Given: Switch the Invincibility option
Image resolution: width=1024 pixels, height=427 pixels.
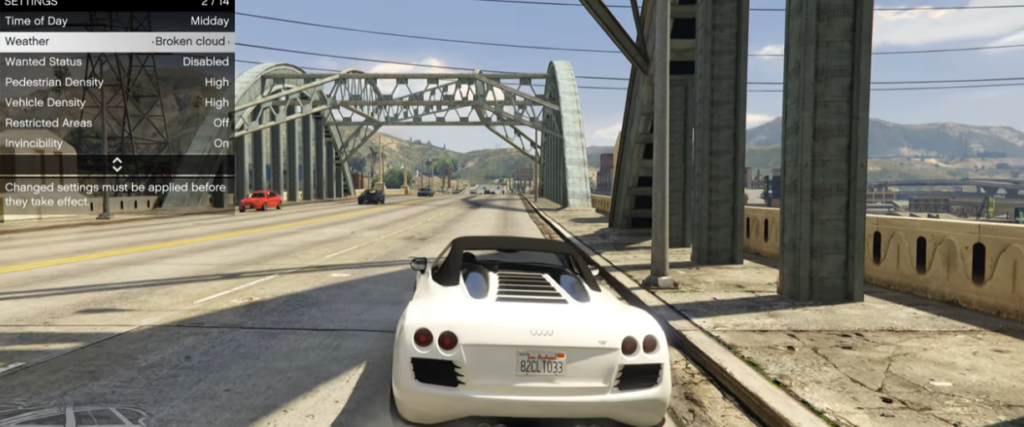Looking at the screenshot, I should pyautogui.click(x=117, y=143).
